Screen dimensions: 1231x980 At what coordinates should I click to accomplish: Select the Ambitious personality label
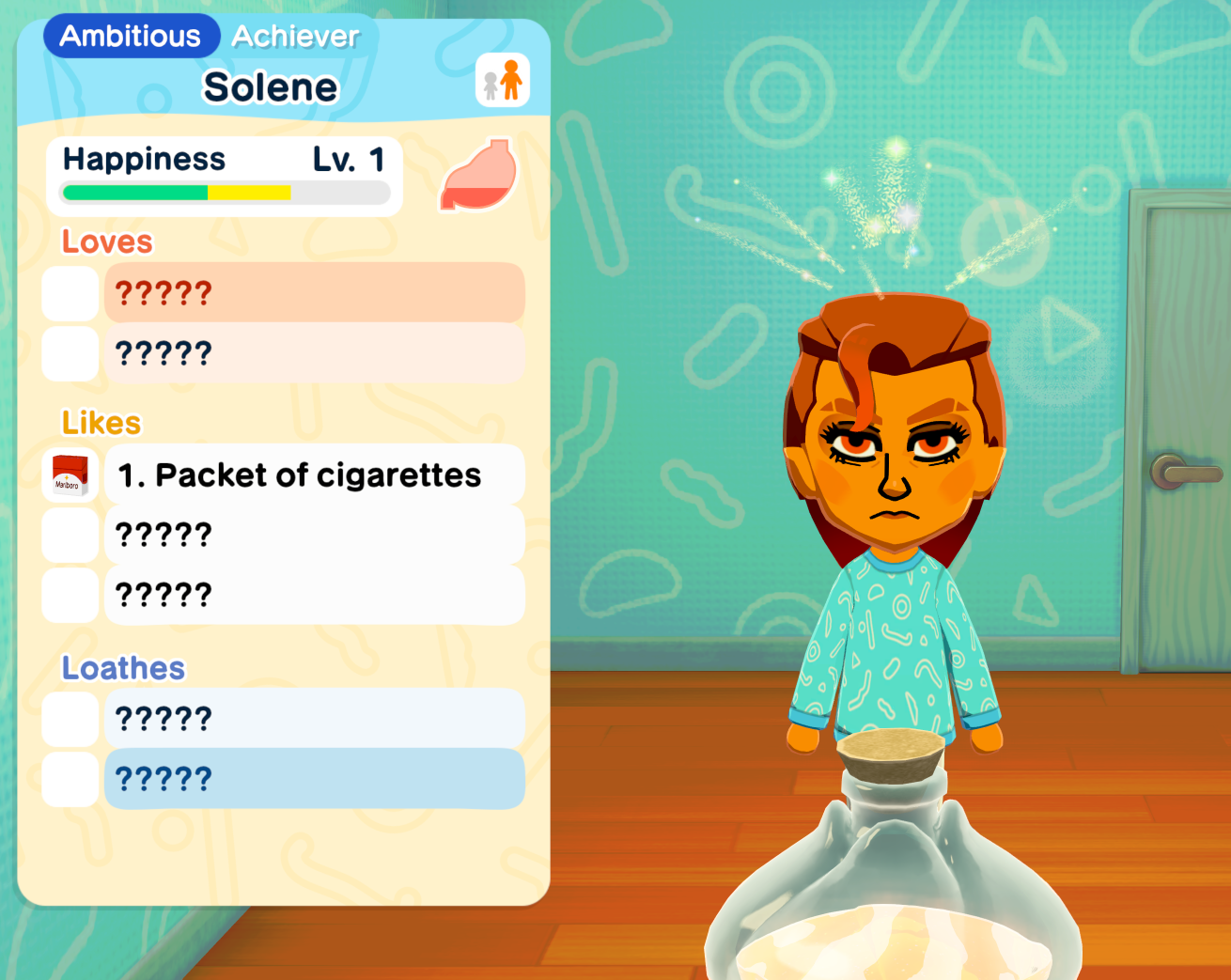click(x=131, y=37)
